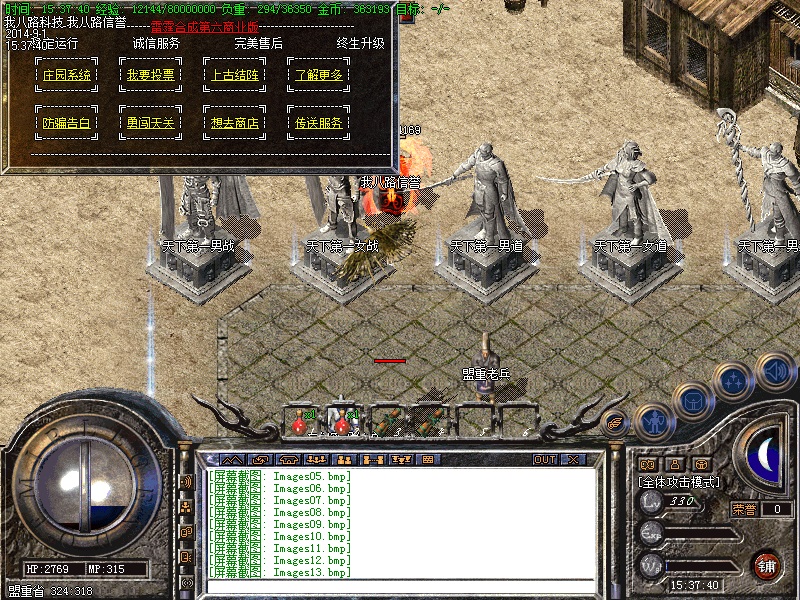Click the OUT button above the chat
800x600 pixels.
coord(545,459)
